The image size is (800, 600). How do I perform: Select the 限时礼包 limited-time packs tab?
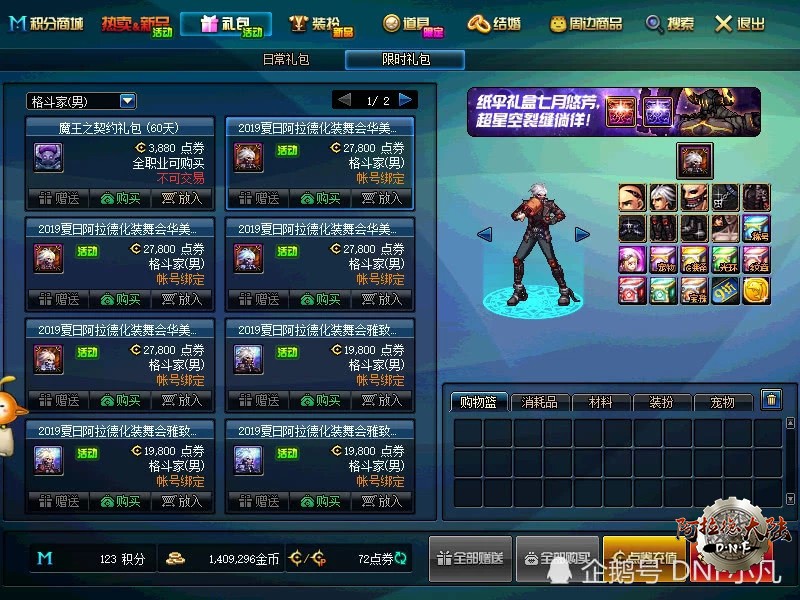coord(405,60)
